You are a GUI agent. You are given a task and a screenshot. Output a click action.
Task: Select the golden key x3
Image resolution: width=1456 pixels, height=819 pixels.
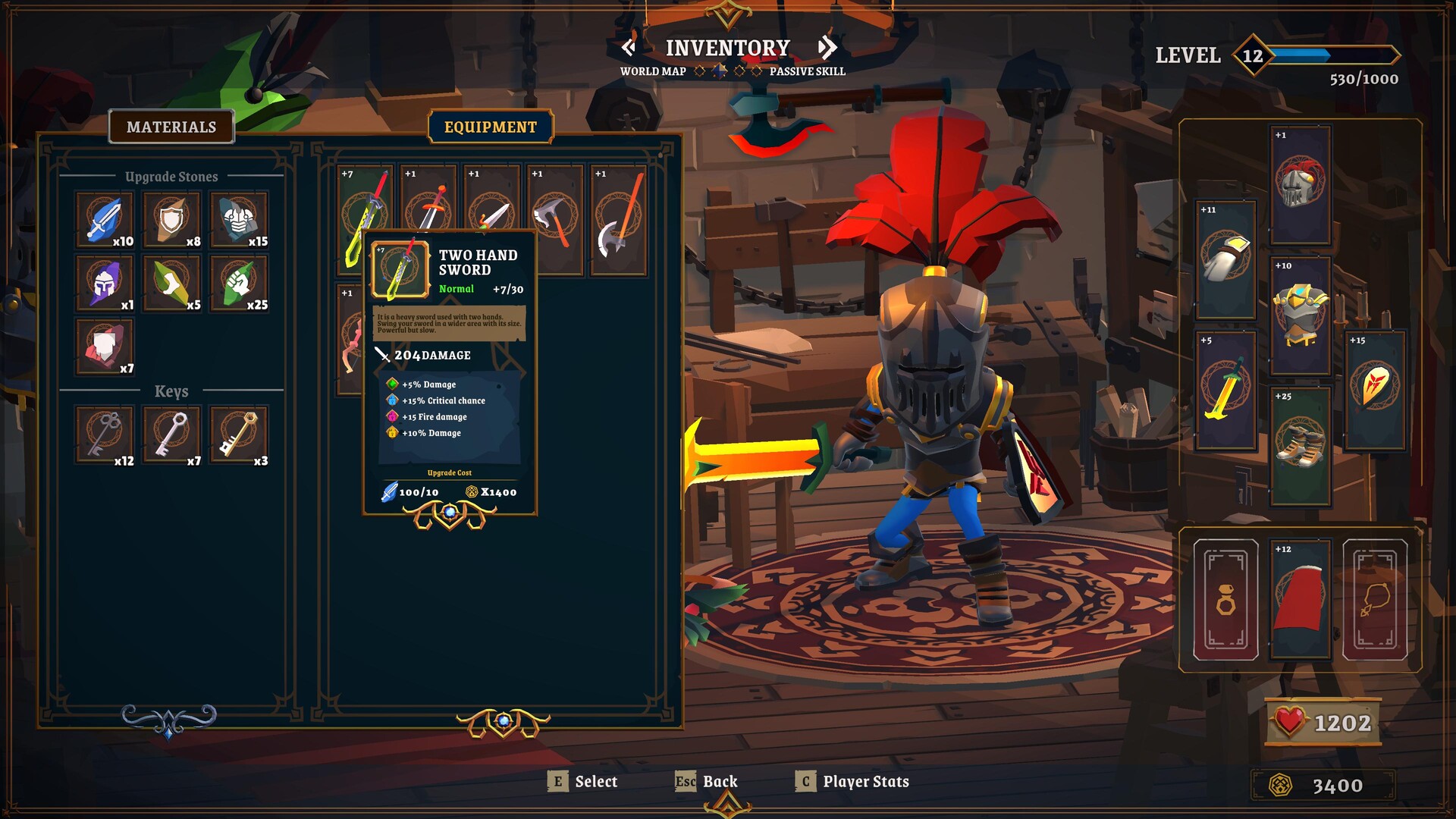tap(239, 435)
